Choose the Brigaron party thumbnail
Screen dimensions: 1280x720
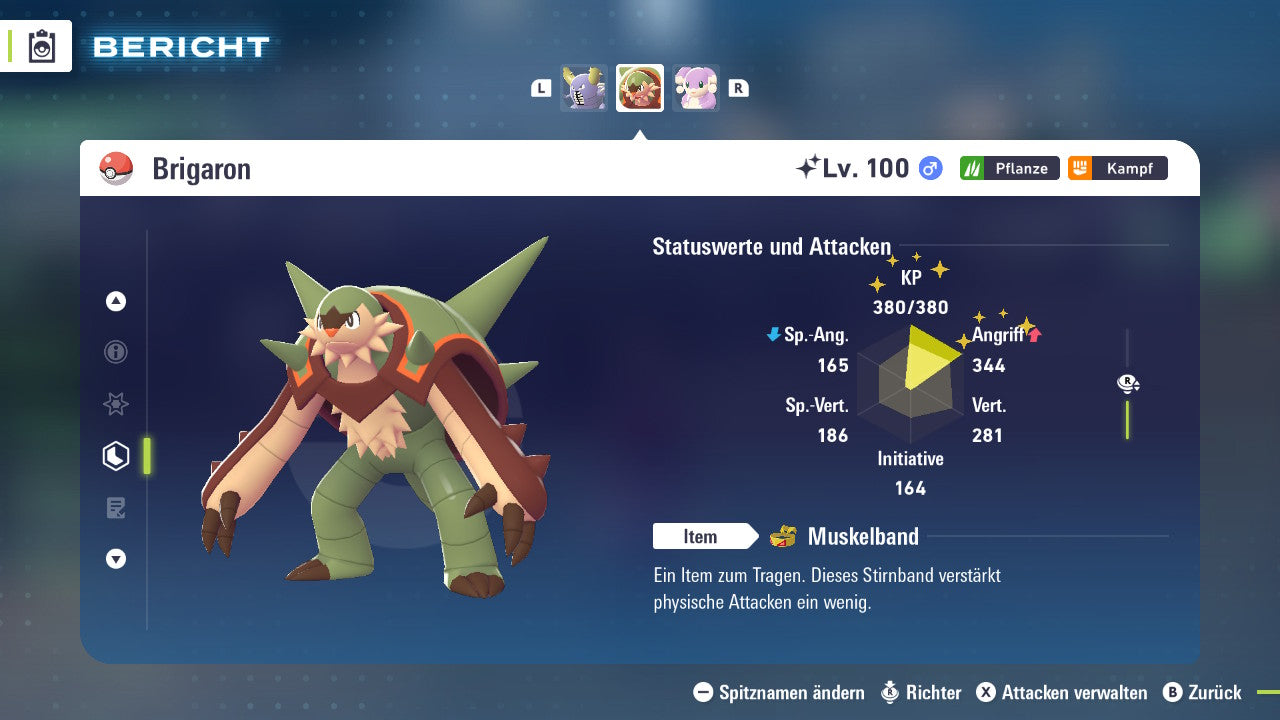pyautogui.click(x=640, y=88)
